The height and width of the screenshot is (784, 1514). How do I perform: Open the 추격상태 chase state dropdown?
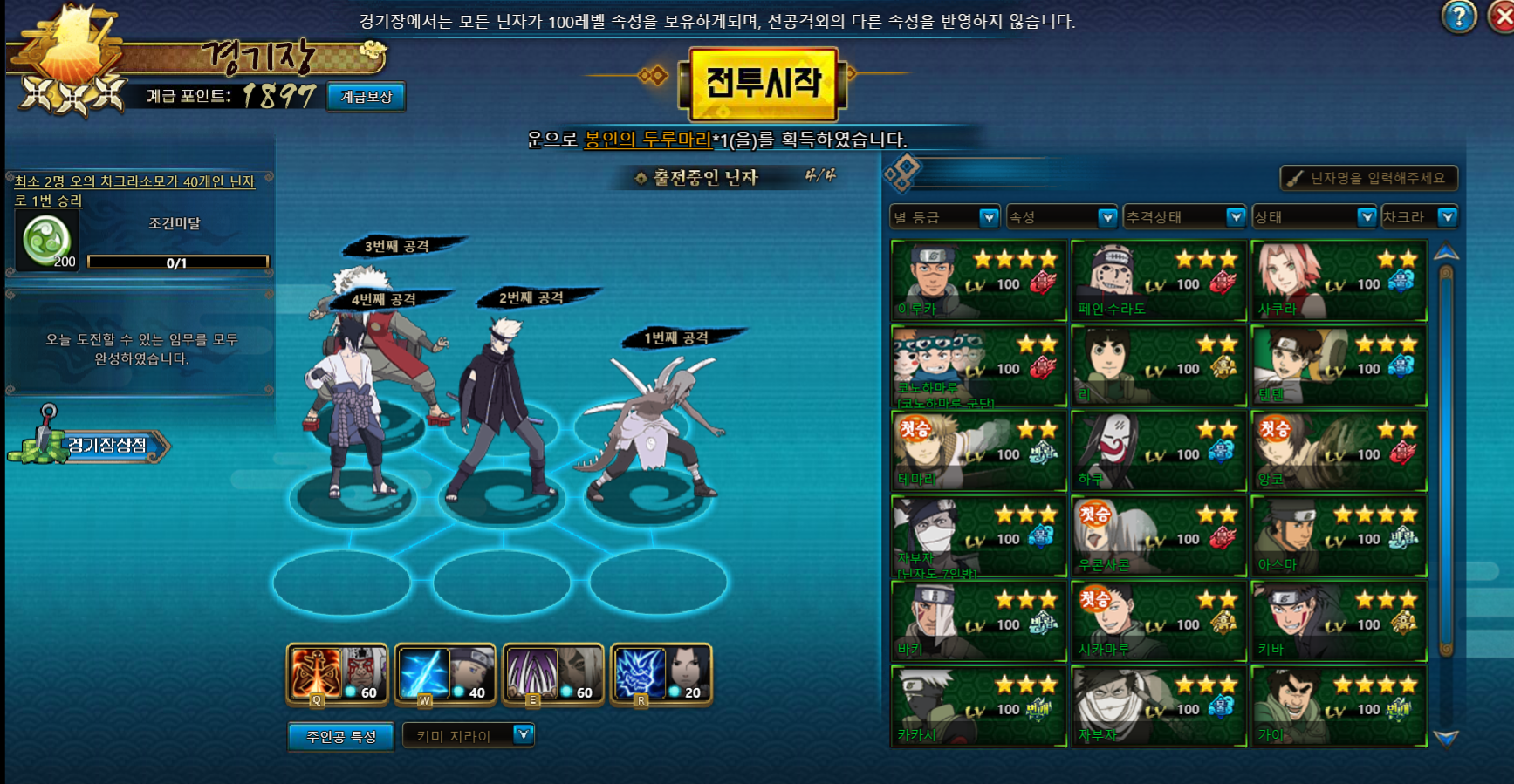click(x=1184, y=217)
